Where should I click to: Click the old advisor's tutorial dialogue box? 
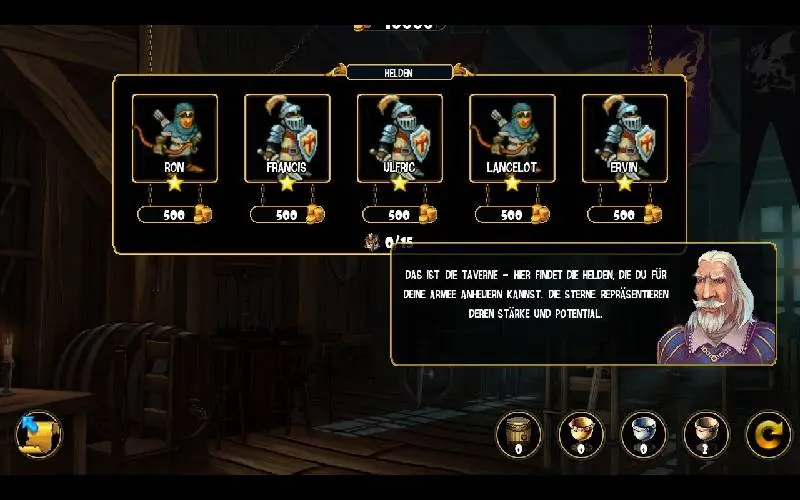click(x=530, y=300)
